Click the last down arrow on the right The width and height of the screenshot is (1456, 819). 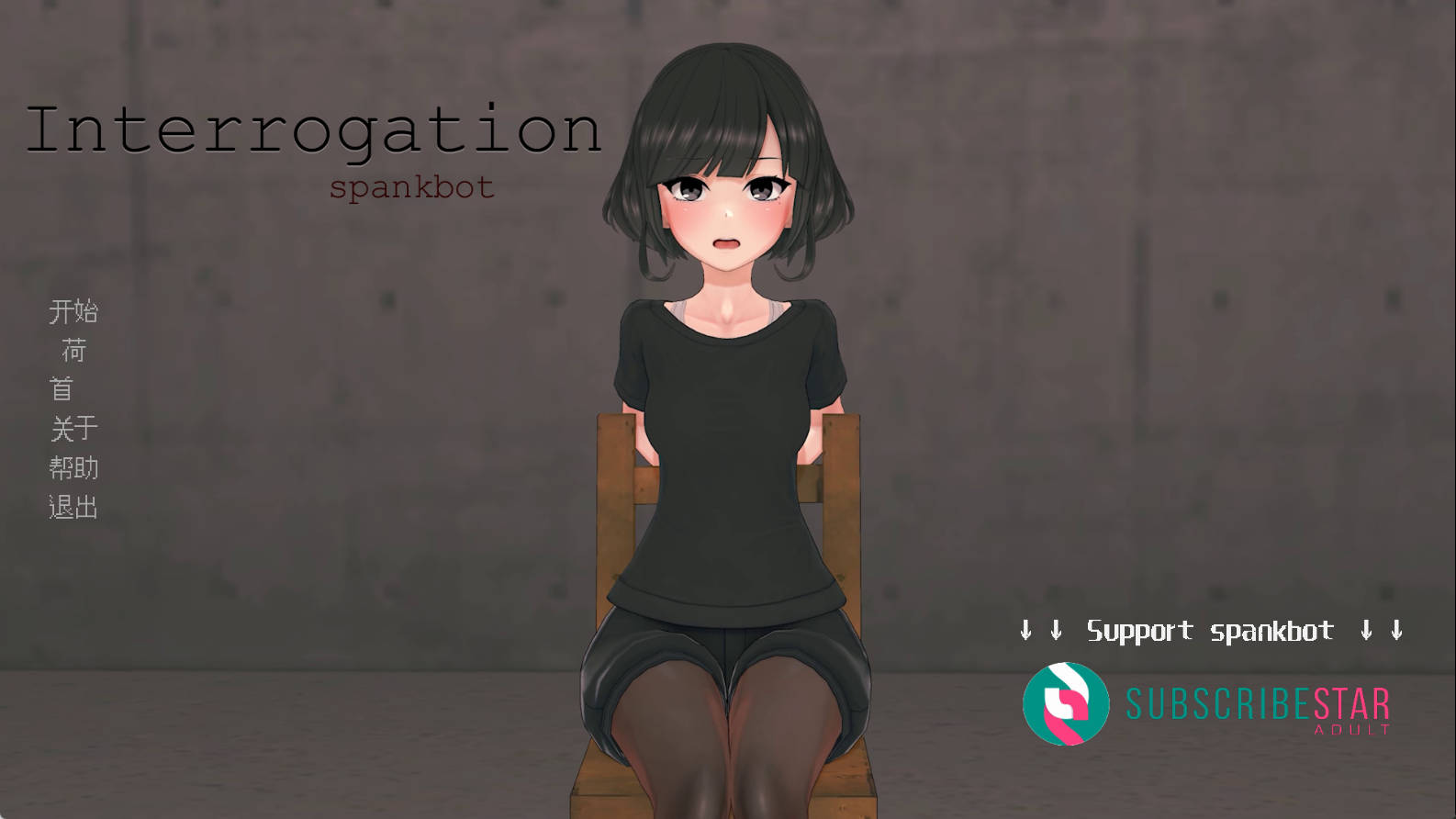(1396, 631)
